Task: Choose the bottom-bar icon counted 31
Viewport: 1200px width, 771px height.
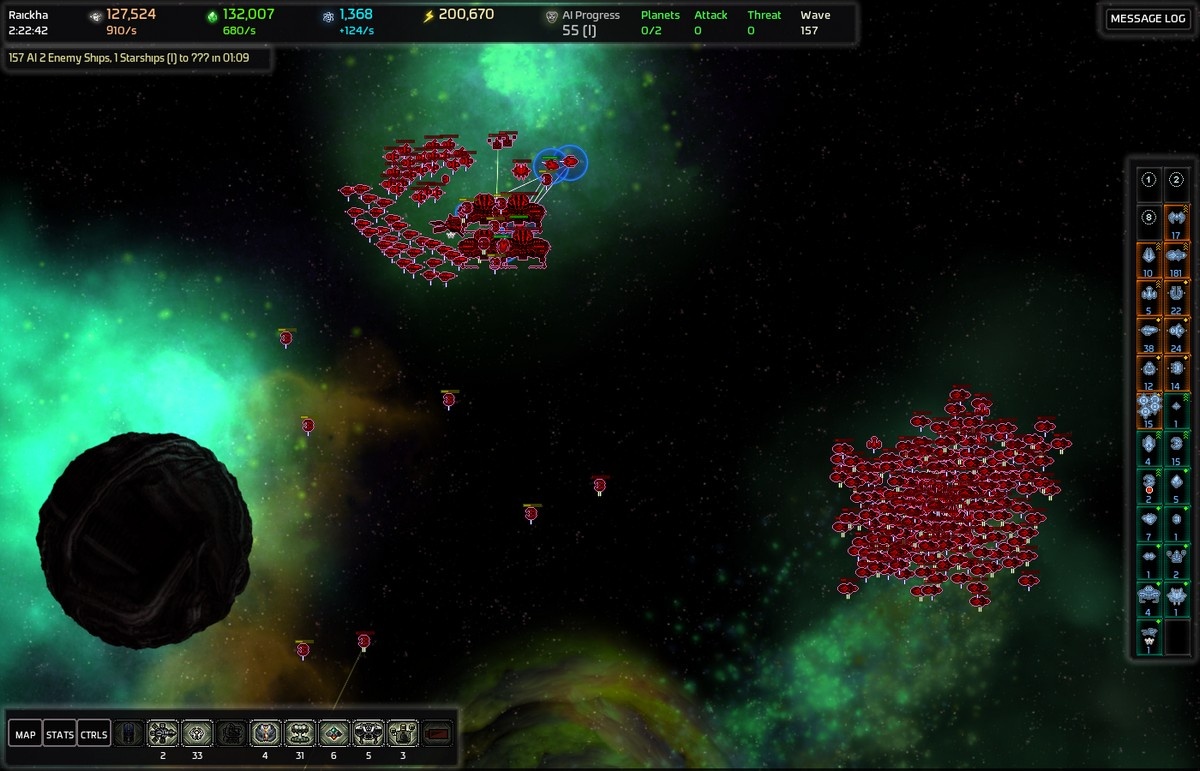Action: tap(300, 734)
